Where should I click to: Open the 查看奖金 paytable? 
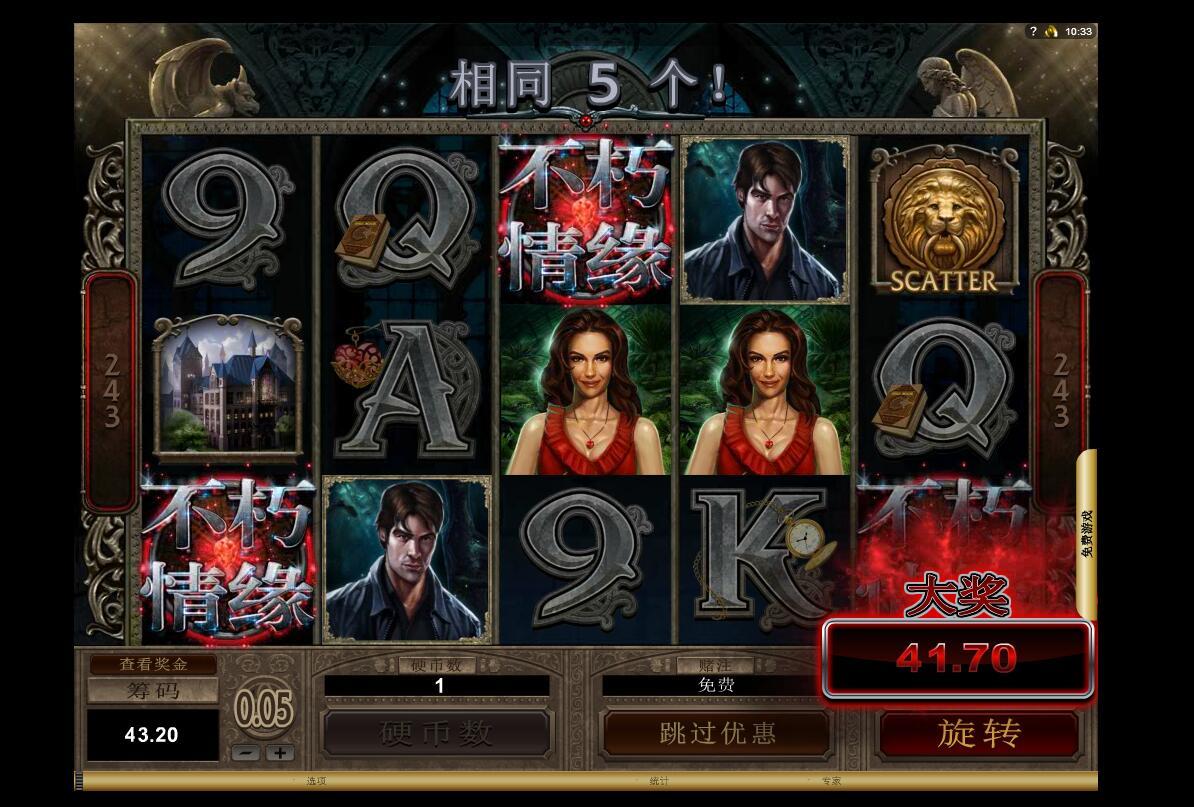(153, 664)
